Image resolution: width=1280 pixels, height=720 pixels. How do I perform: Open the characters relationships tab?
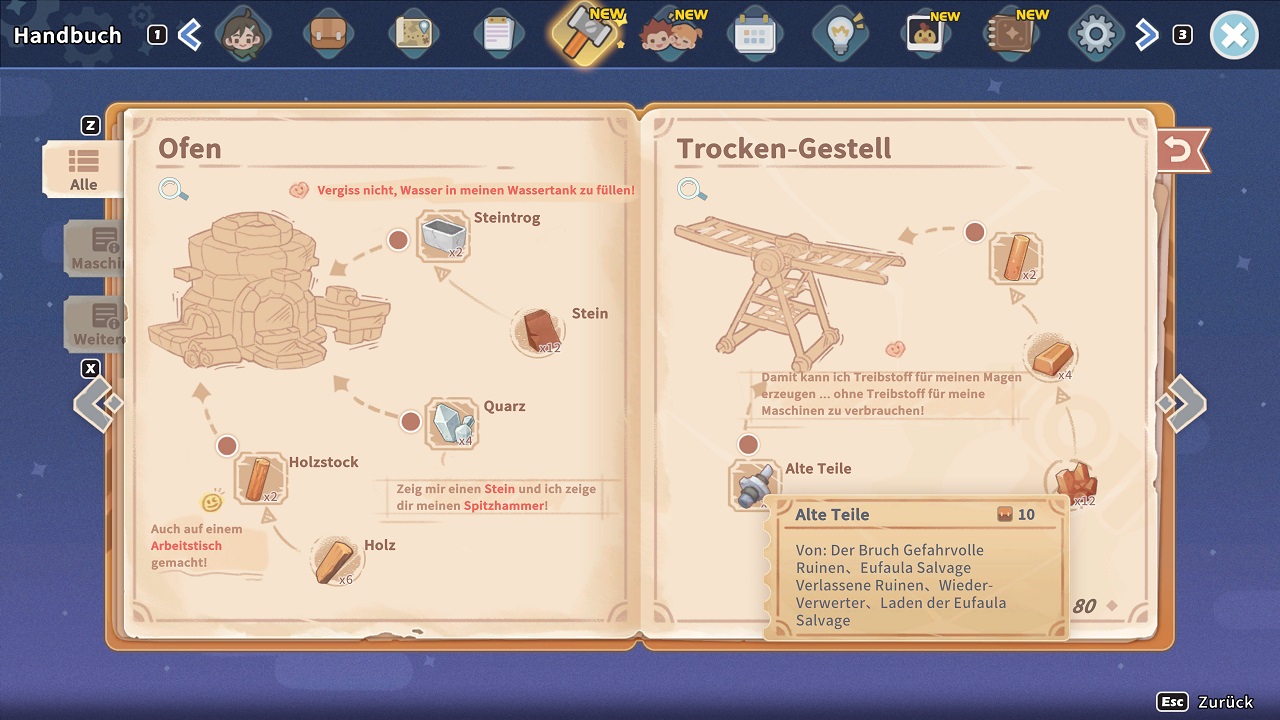(668, 35)
